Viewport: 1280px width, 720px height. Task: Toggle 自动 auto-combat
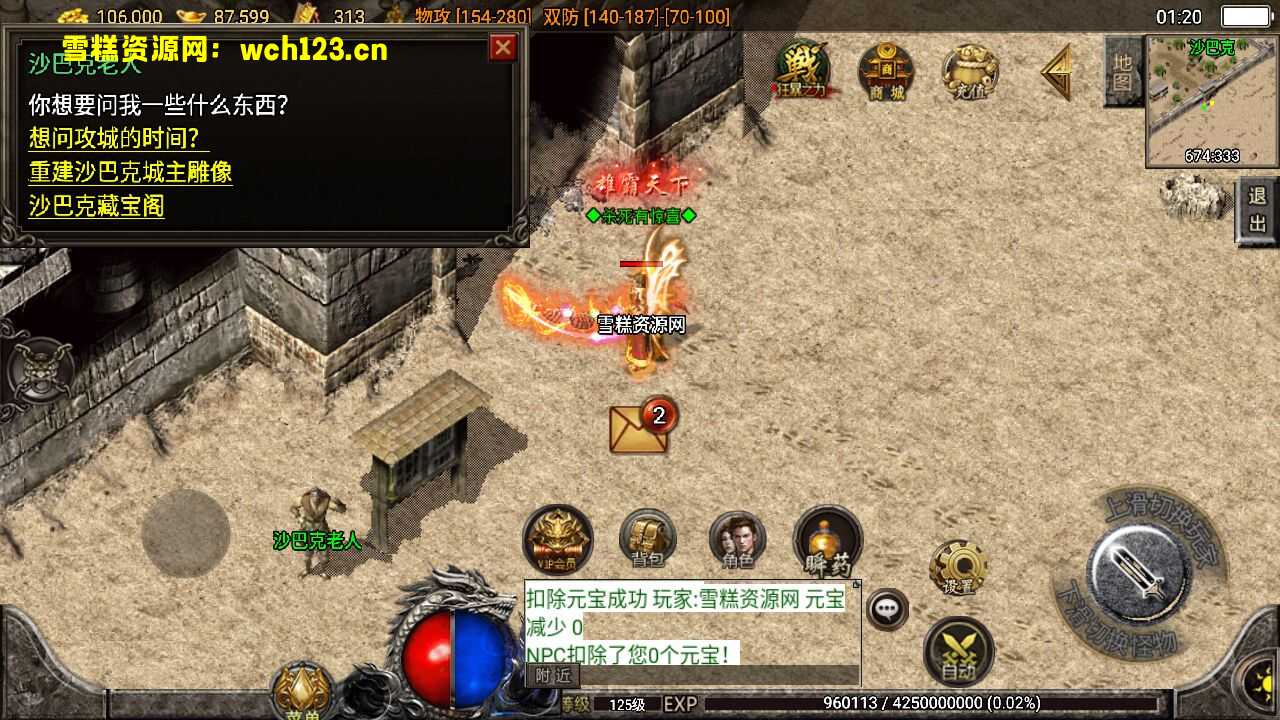coord(958,652)
